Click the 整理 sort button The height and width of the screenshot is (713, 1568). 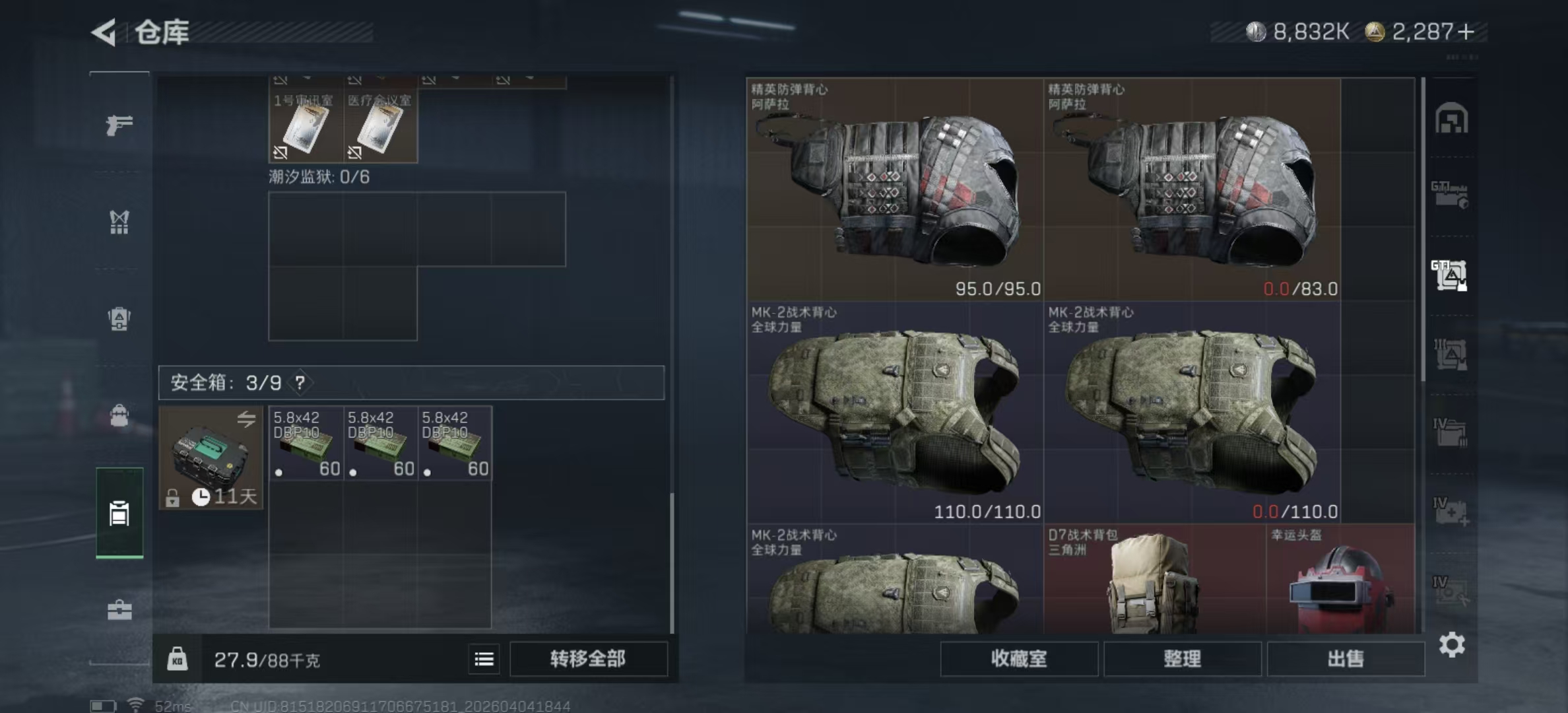tap(1182, 659)
